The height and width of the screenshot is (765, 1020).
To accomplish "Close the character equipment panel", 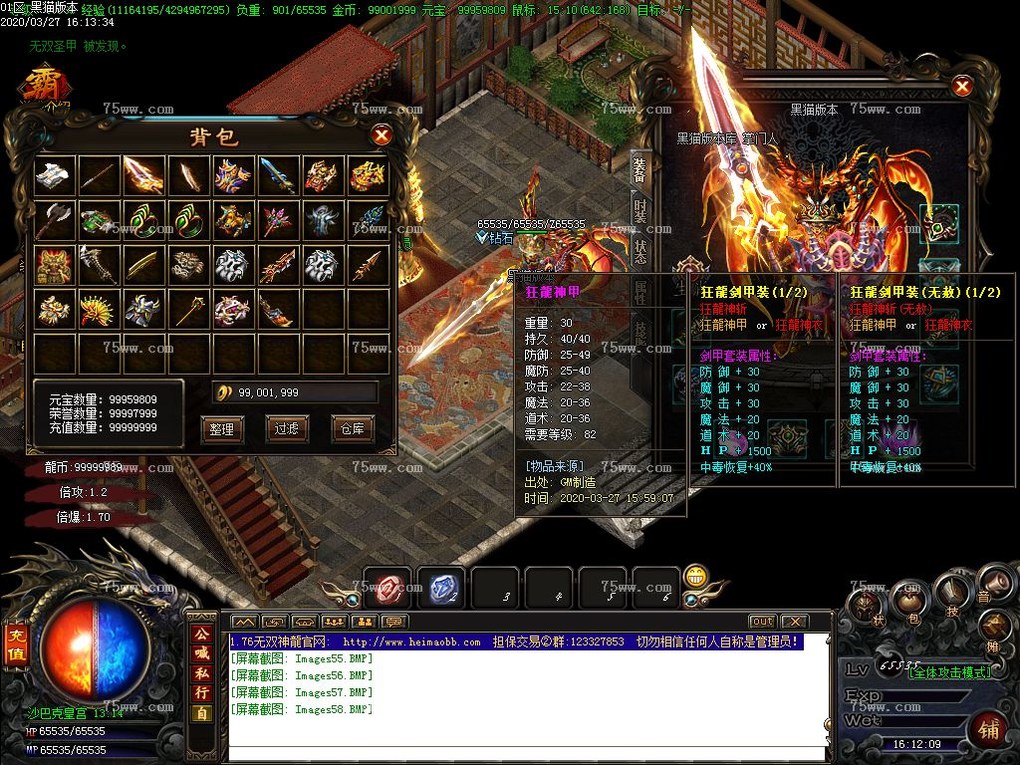I will click(962, 87).
